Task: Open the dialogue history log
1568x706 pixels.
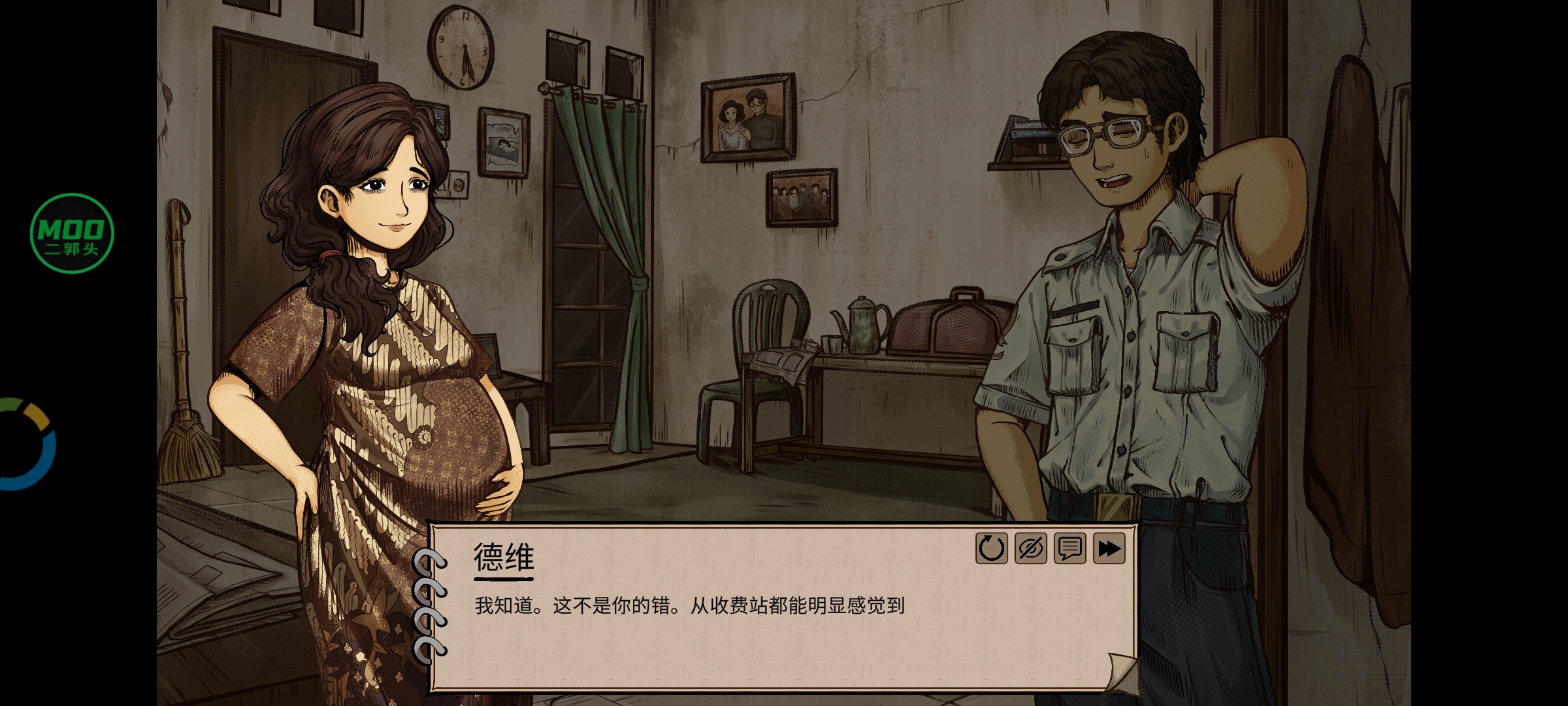Action: (1070, 548)
